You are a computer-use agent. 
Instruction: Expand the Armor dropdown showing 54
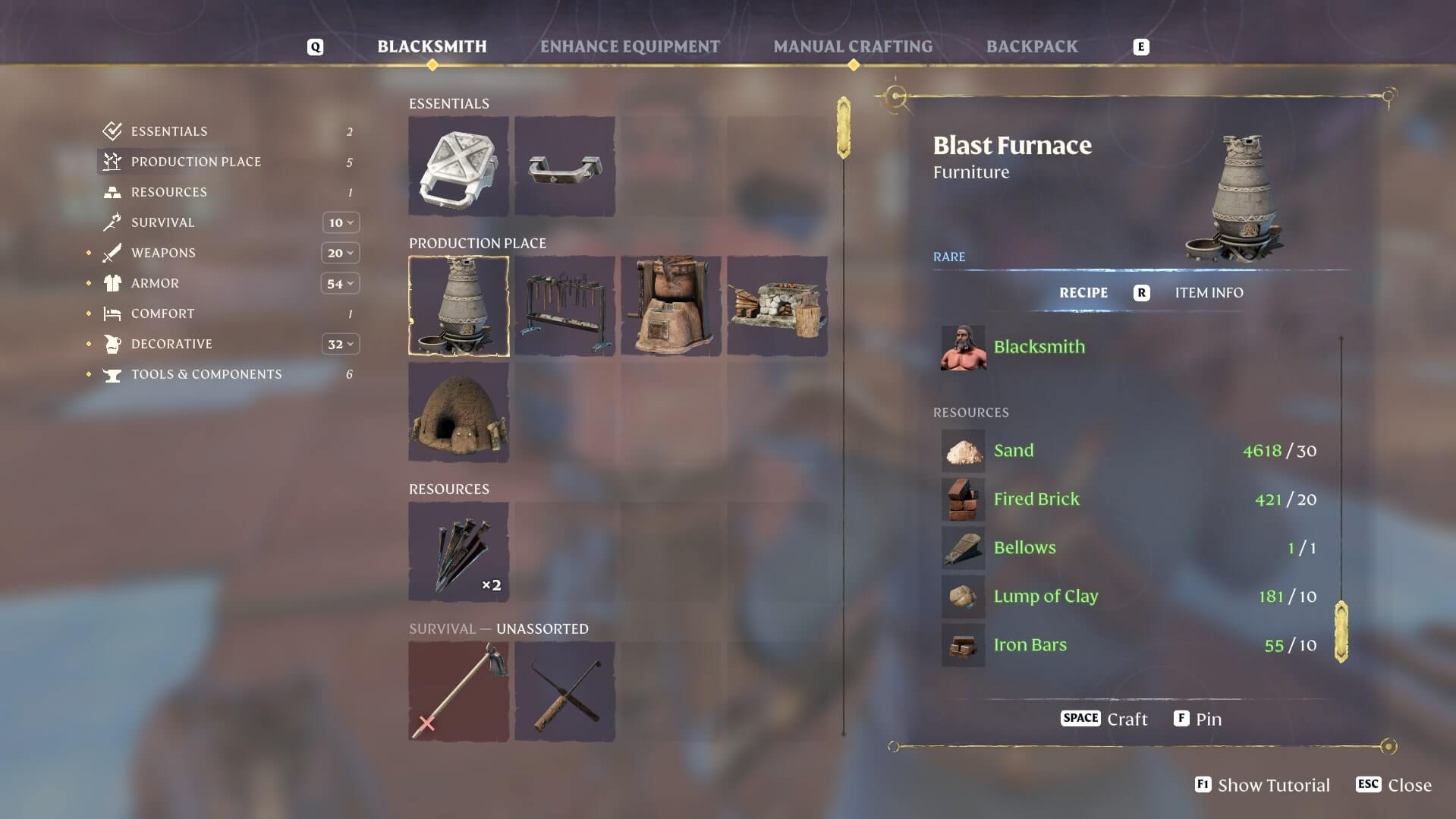coord(339,283)
